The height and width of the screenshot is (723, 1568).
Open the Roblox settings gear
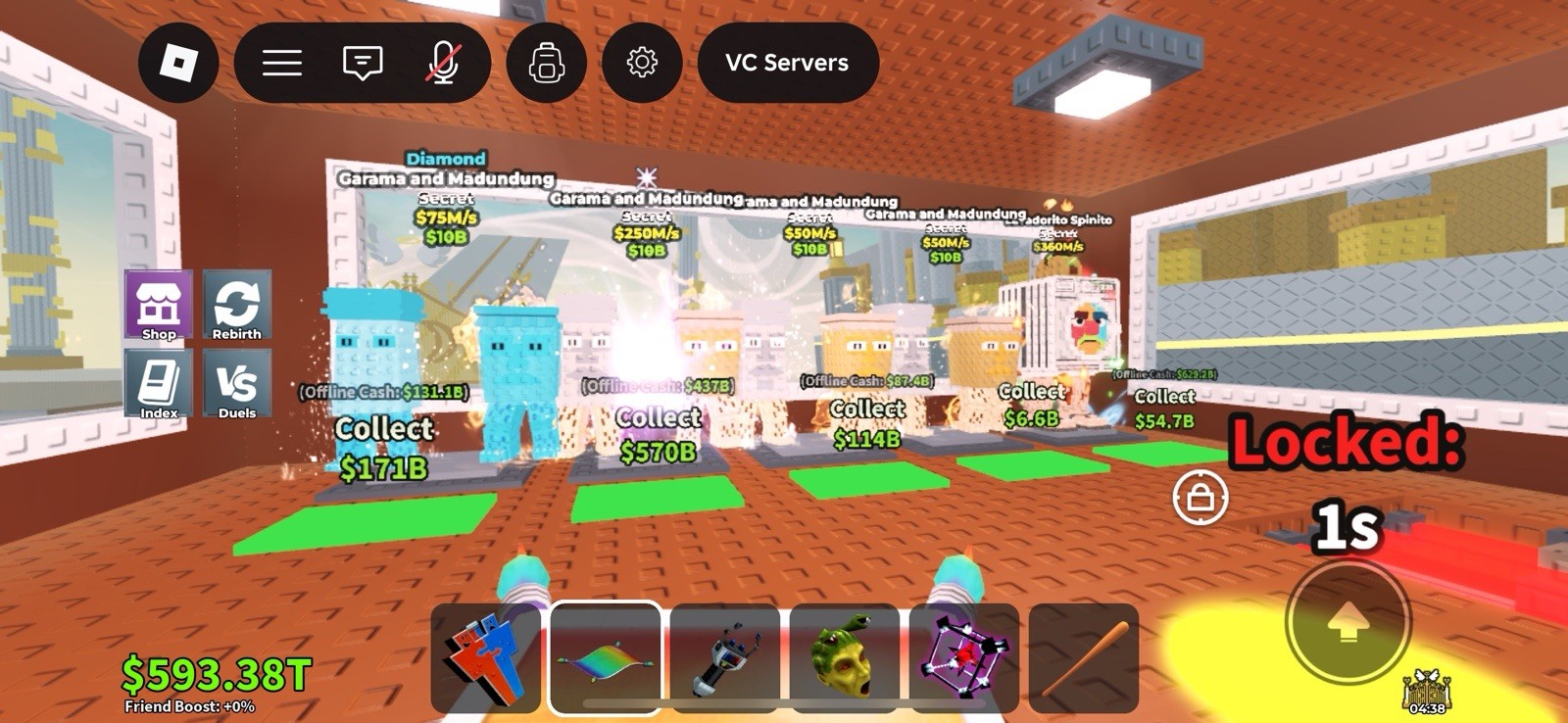[x=643, y=62]
